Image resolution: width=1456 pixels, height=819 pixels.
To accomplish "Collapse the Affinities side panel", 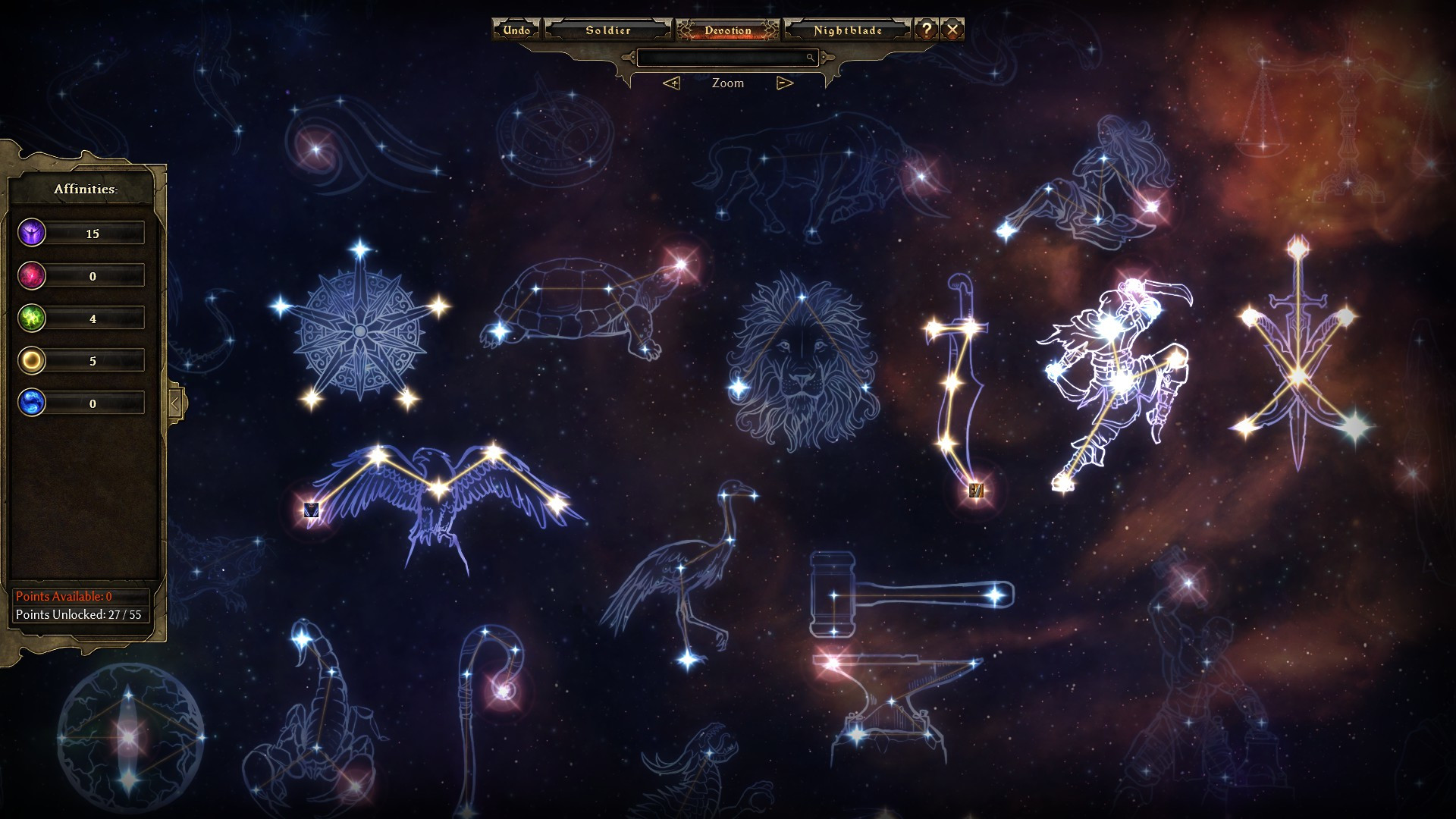I will (175, 403).
